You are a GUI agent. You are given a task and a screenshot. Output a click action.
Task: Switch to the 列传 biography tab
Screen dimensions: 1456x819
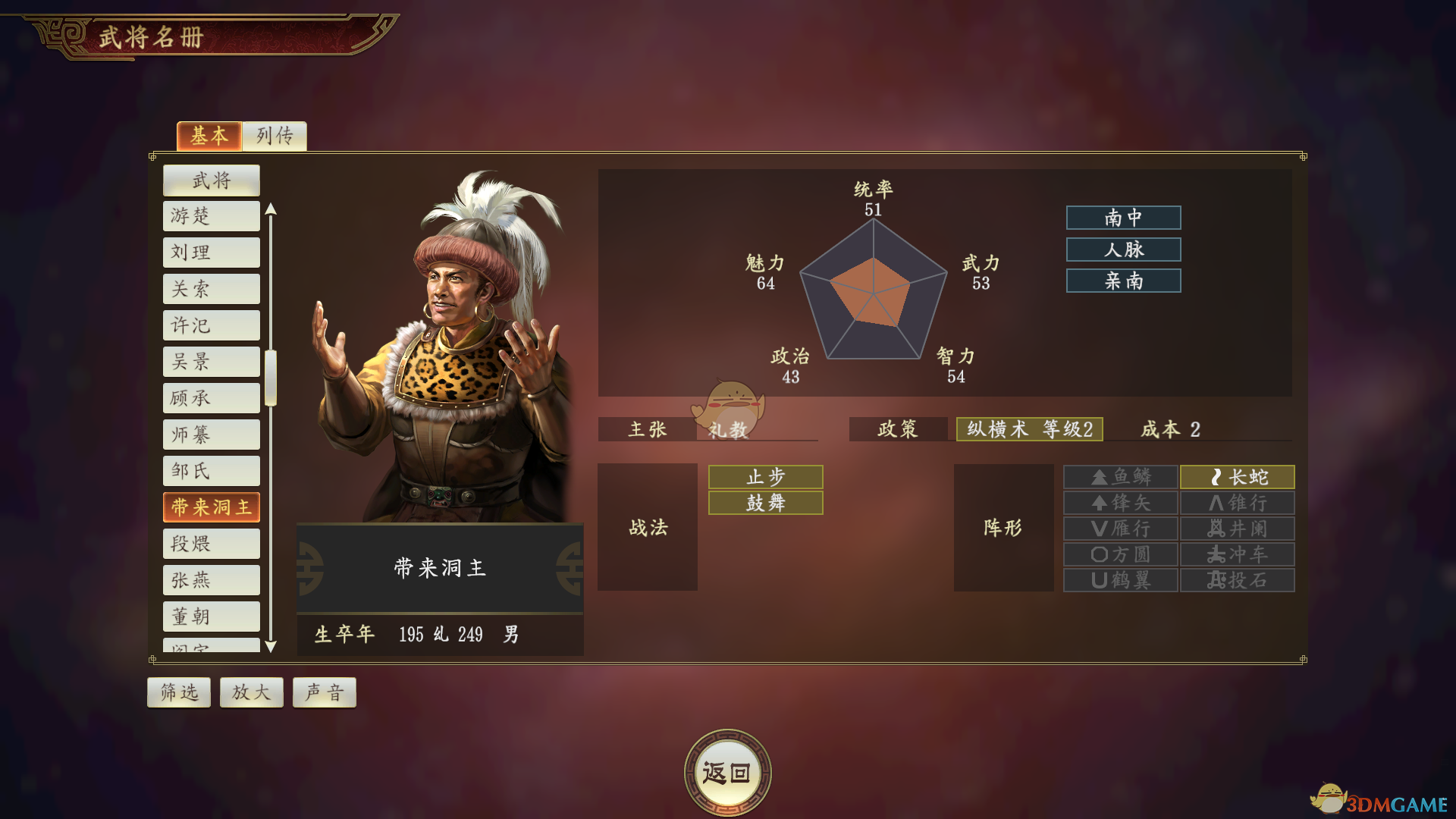(x=274, y=136)
